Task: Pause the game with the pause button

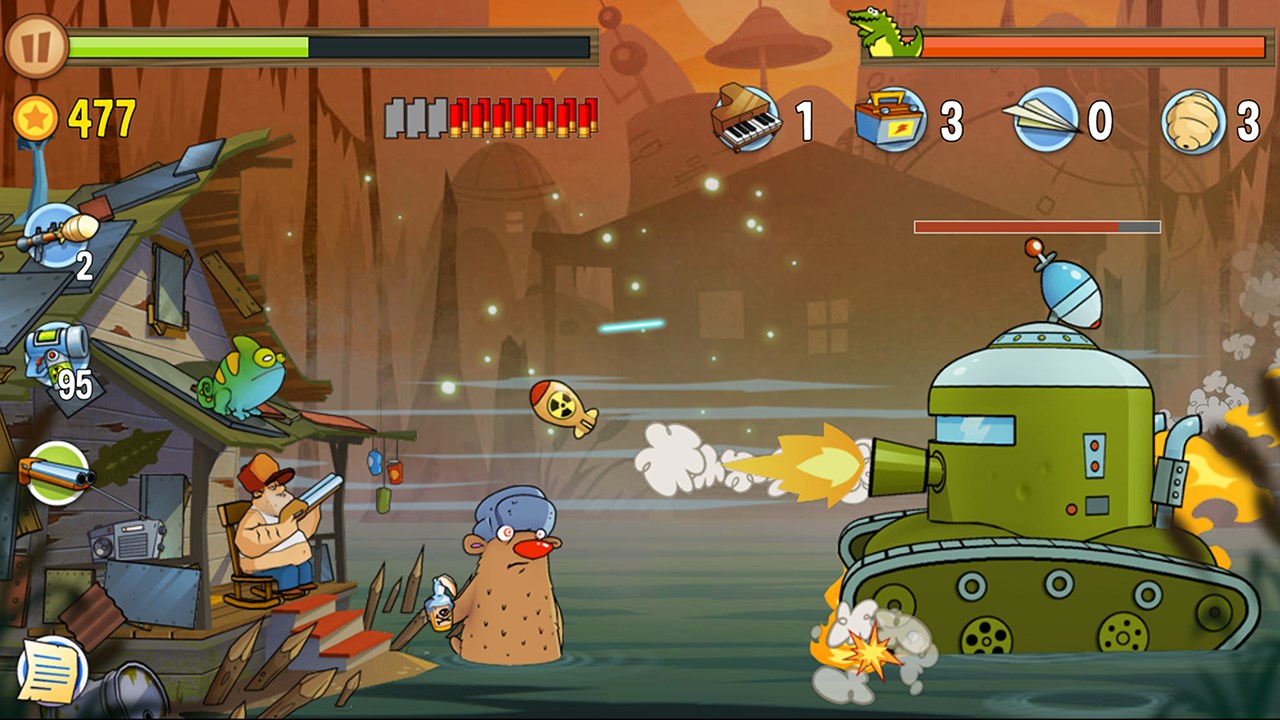Action: (36, 46)
